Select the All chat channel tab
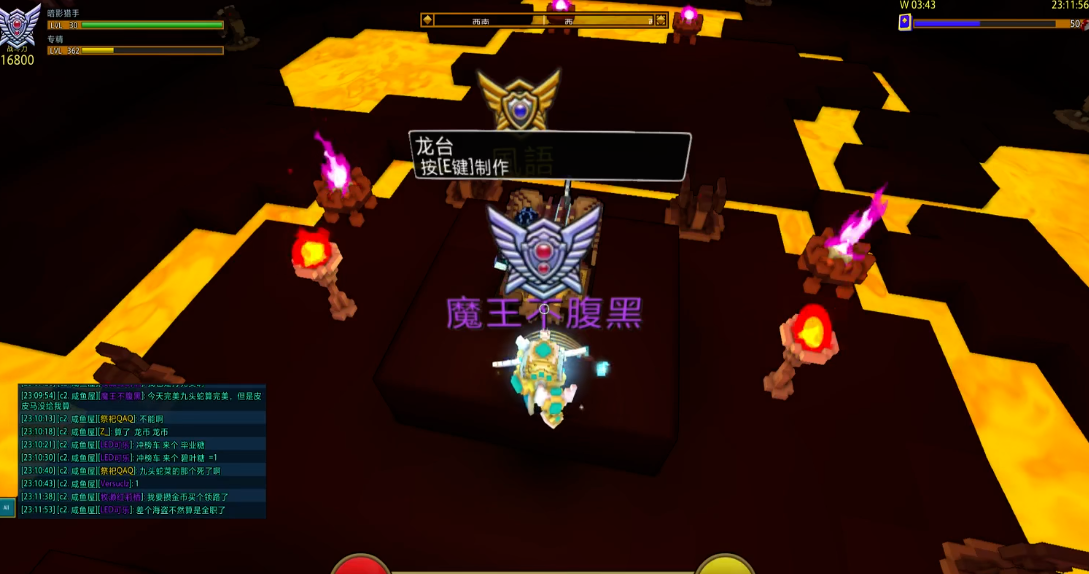Screen dimensions: 1089x574 pos(6,508)
